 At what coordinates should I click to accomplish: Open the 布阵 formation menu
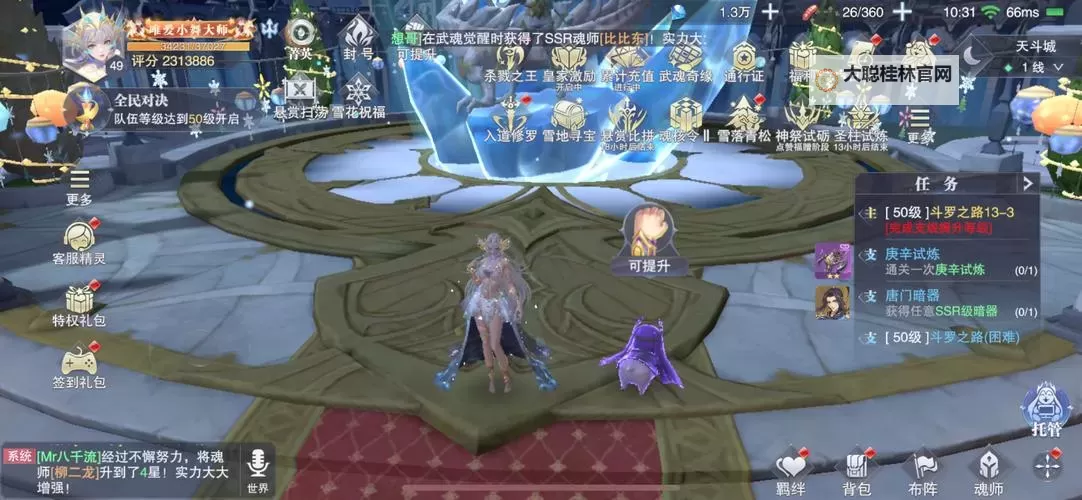(922, 470)
